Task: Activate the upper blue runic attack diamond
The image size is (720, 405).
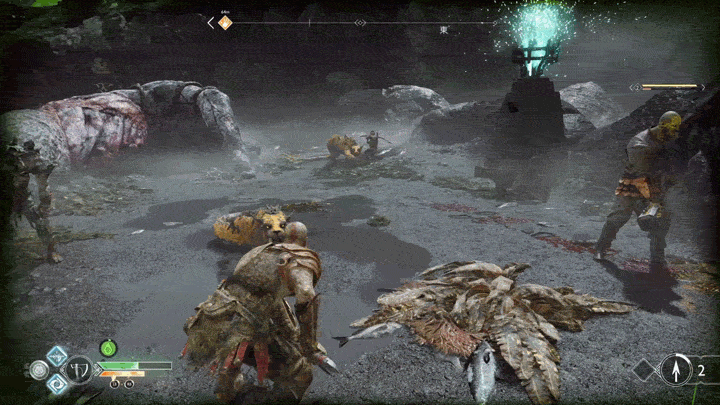Action: click(57, 354)
